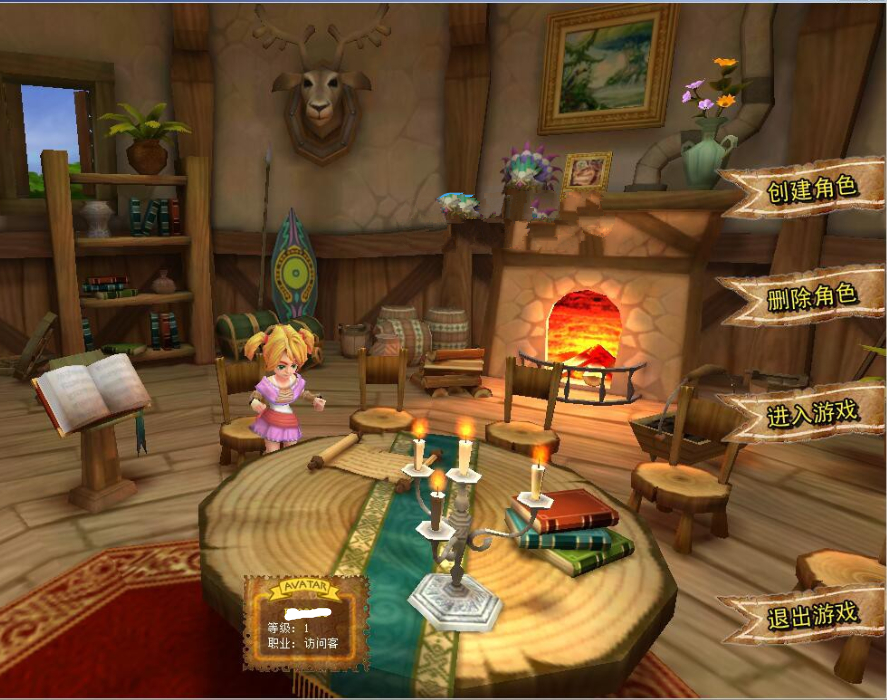This screenshot has width=887, height=700.
Task: Quit via the 退出游戏 button
Action: [x=811, y=613]
